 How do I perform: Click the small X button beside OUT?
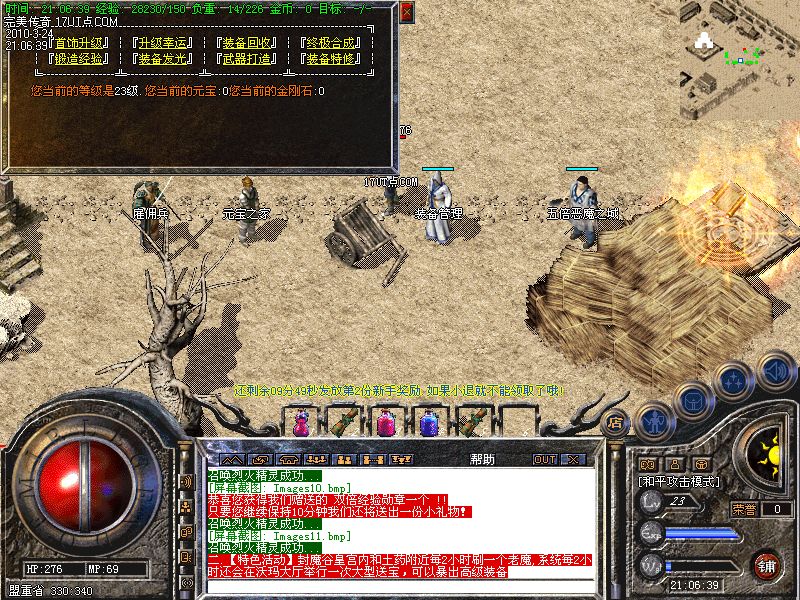[573, 460]
